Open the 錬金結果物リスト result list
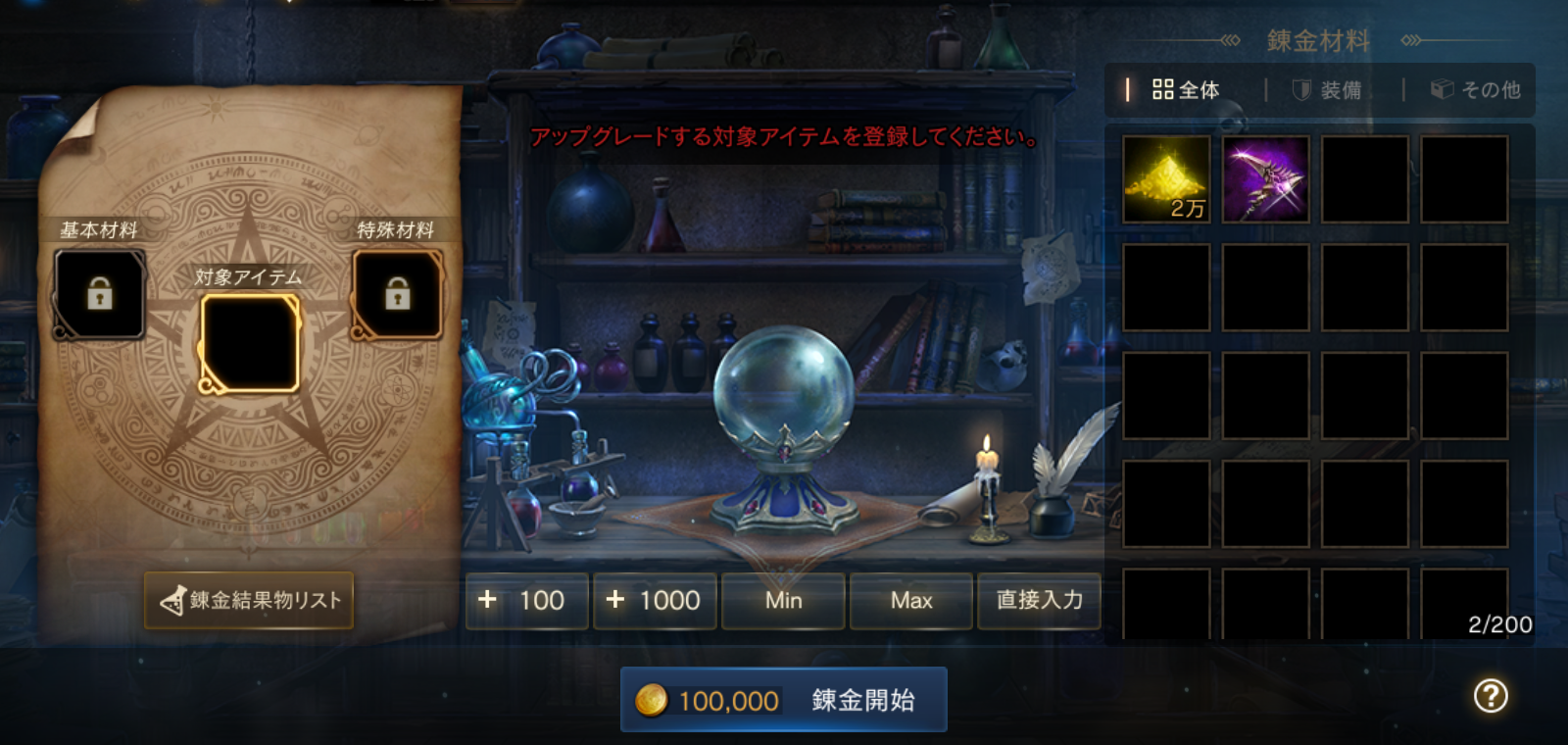Viewport: 1568px width, 745px height. 249,600
